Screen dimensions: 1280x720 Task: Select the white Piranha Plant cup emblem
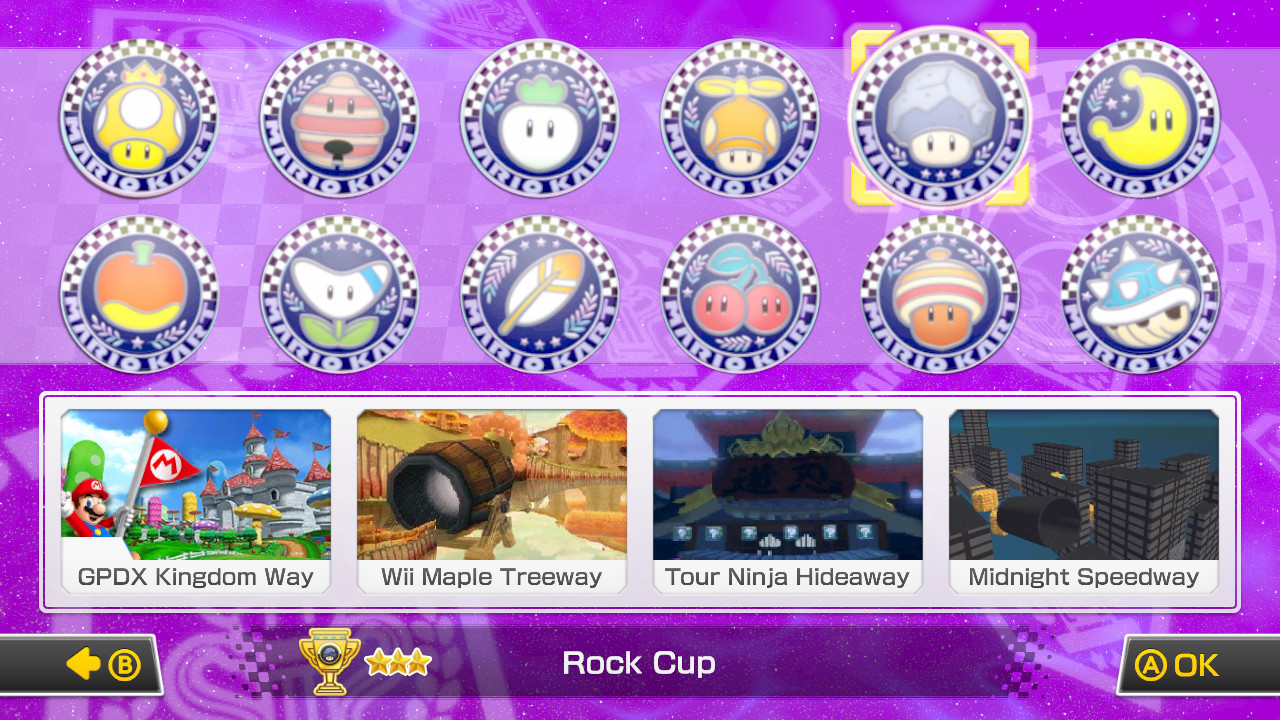click(339, 294)
